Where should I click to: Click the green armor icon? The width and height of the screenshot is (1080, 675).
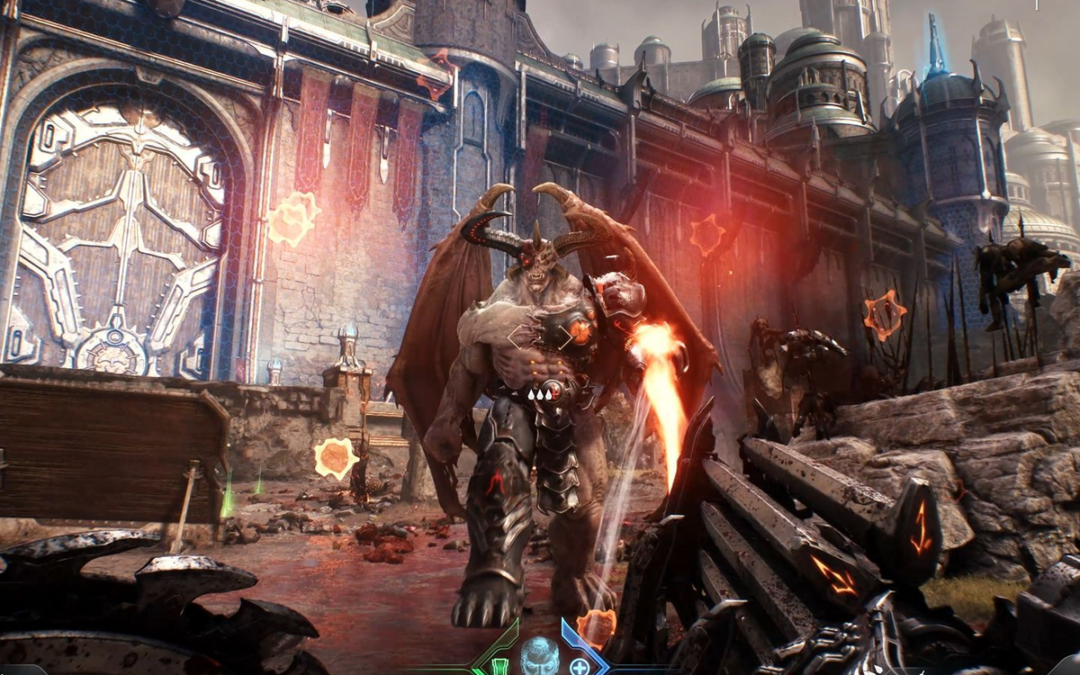(x=501, y=666)
